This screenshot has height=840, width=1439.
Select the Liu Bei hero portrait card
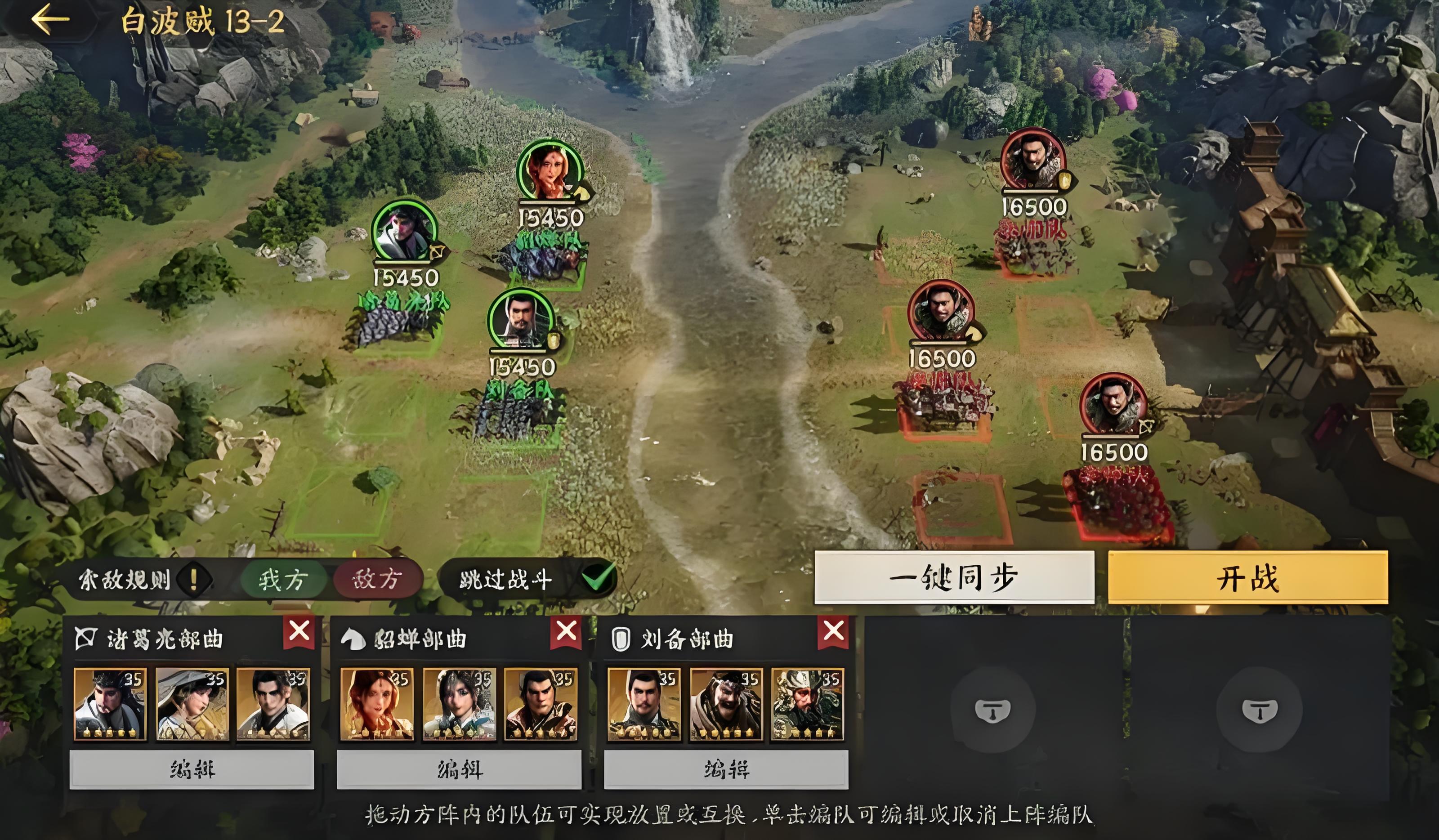point(644,704)
